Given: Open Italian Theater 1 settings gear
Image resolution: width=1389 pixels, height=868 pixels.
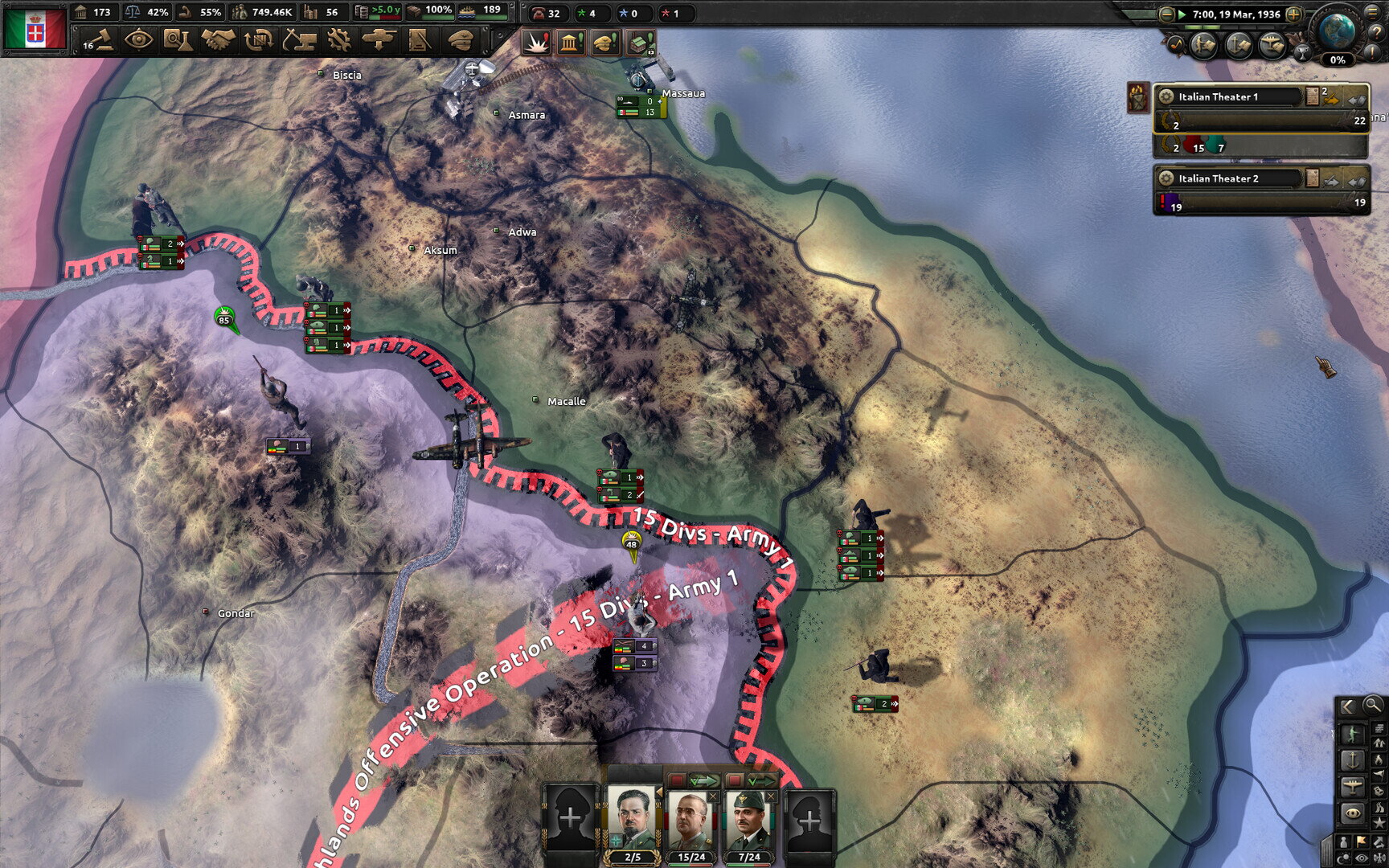Looking at the screenshot, I should 1166,96.
